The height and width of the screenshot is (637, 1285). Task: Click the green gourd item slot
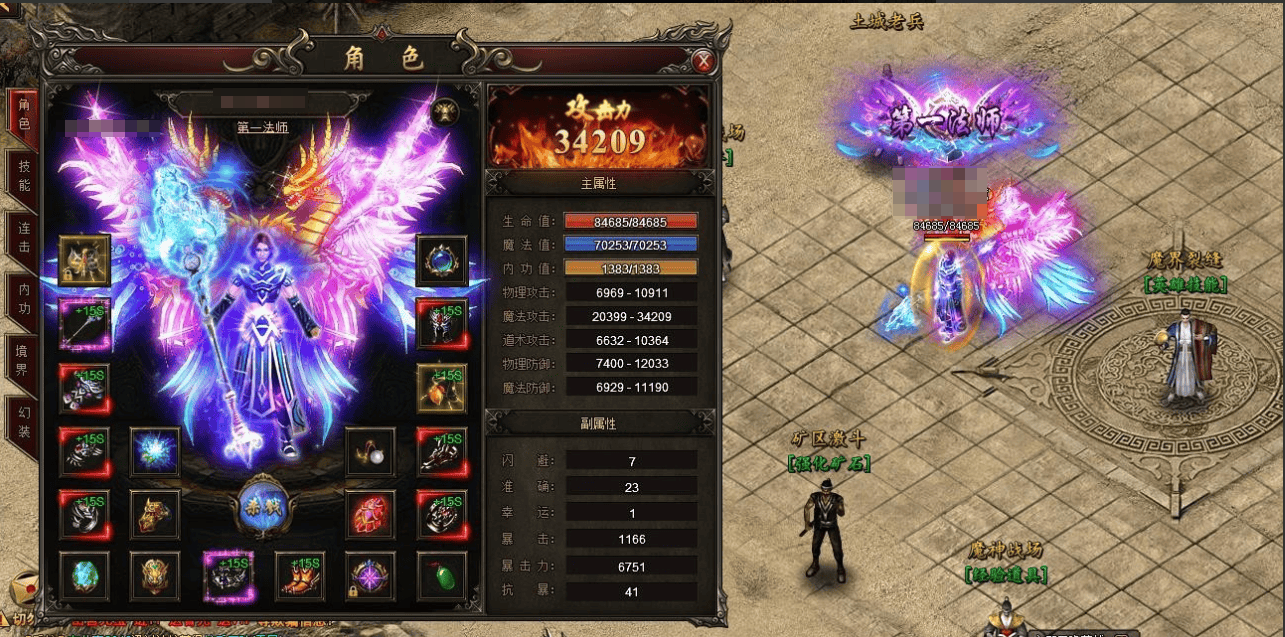[x=442, y=577]
